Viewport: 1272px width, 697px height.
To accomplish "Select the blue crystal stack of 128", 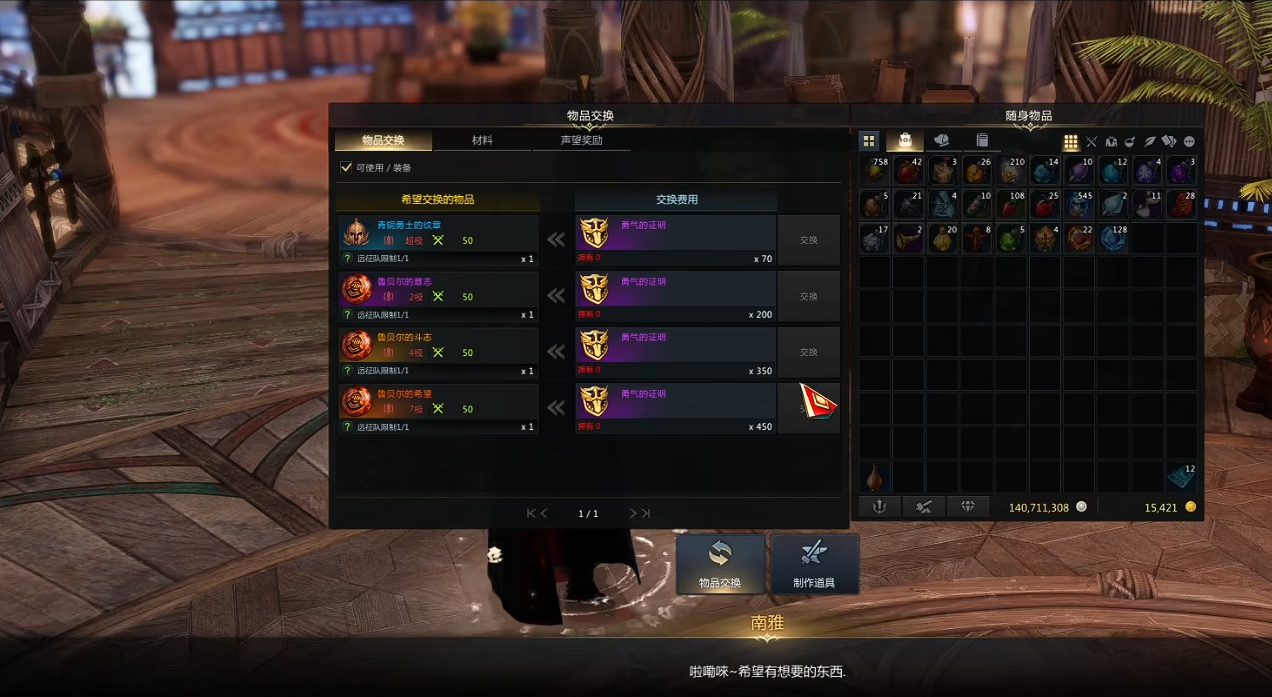I will click(x=1113, y=238).
